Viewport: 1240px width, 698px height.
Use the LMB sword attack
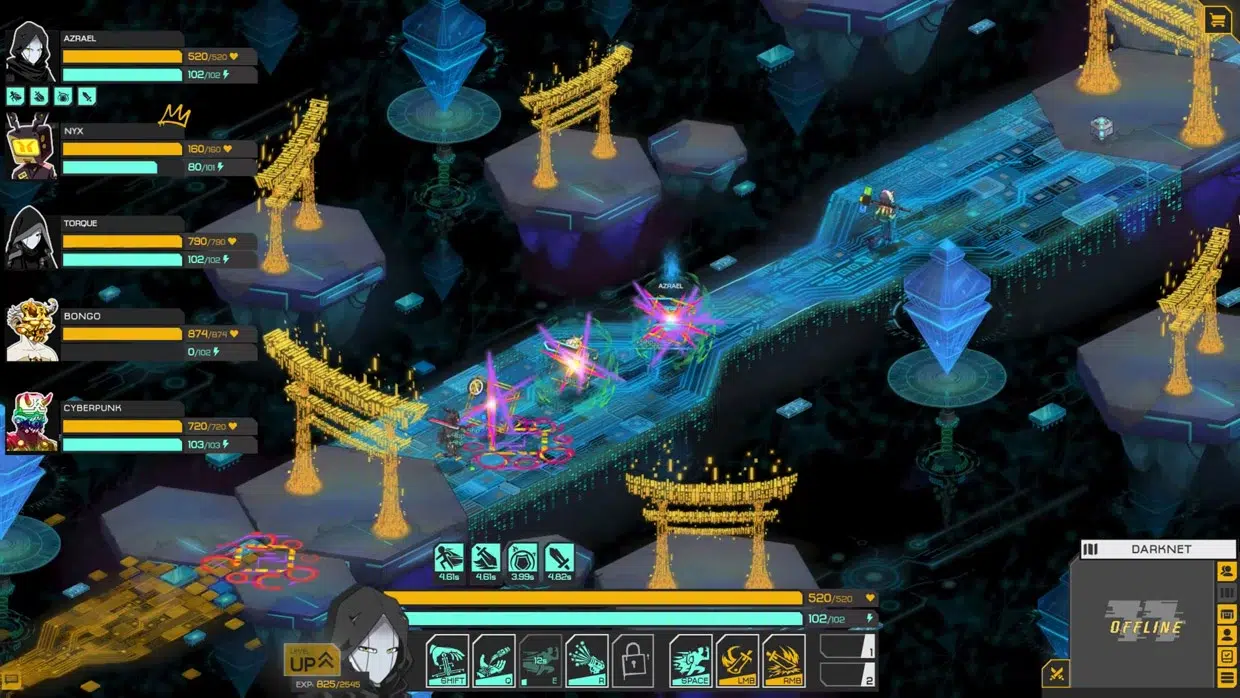737,661
